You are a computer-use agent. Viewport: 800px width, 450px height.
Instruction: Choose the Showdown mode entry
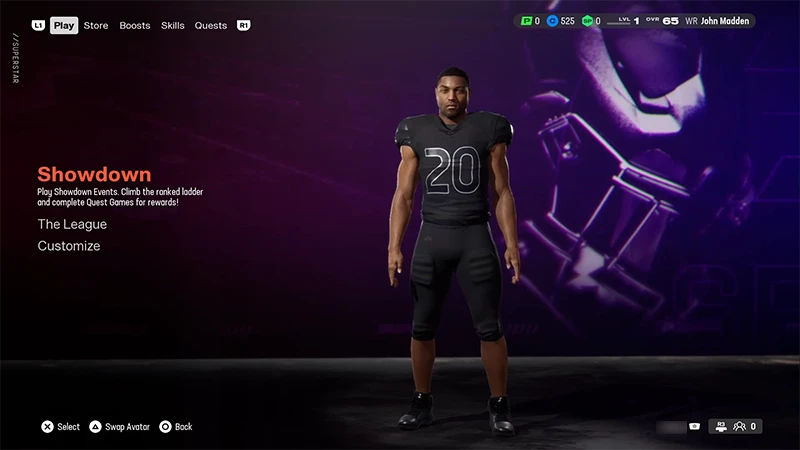pos(94,174)
